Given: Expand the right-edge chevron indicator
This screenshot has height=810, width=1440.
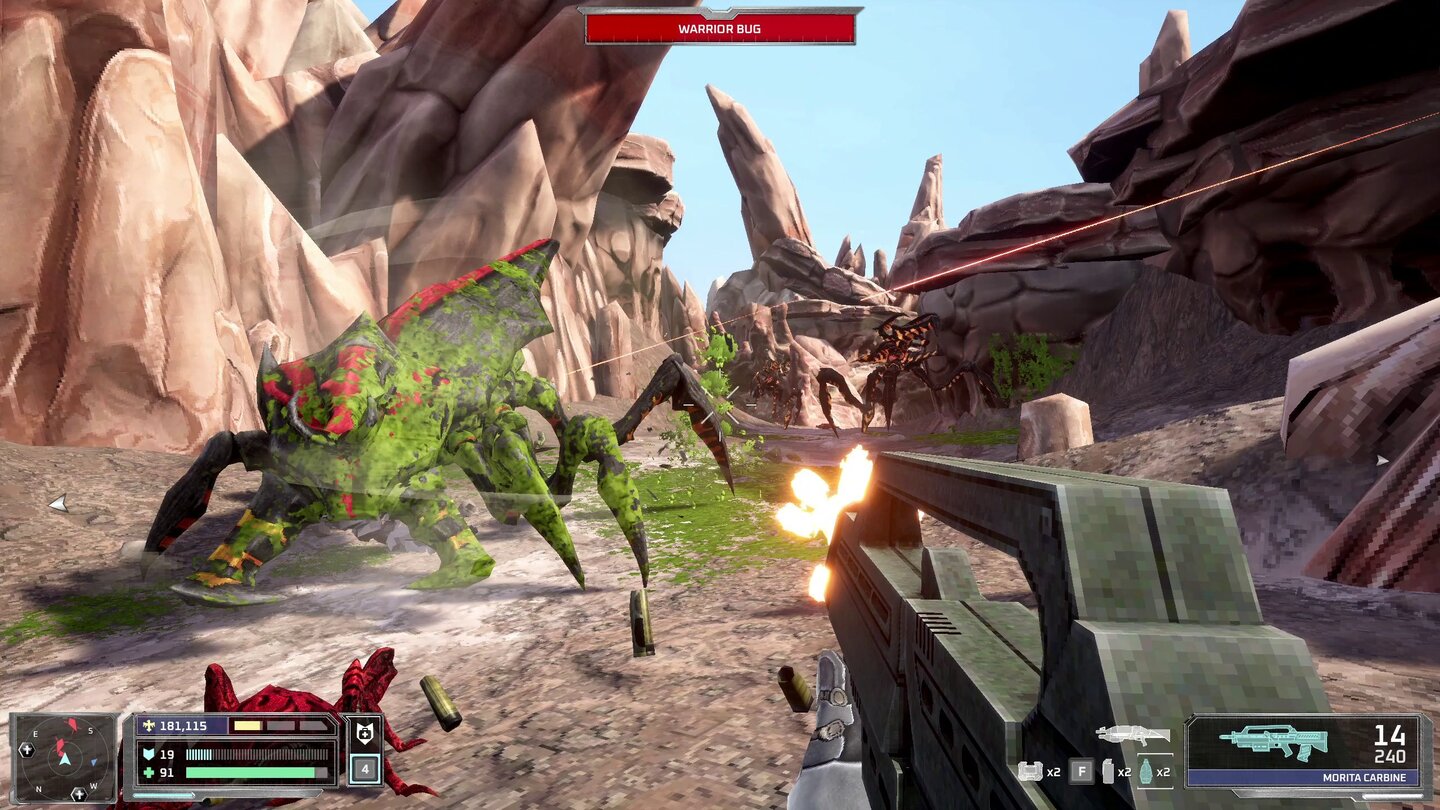Looking at the screenshot, I should coord(1384,461).
